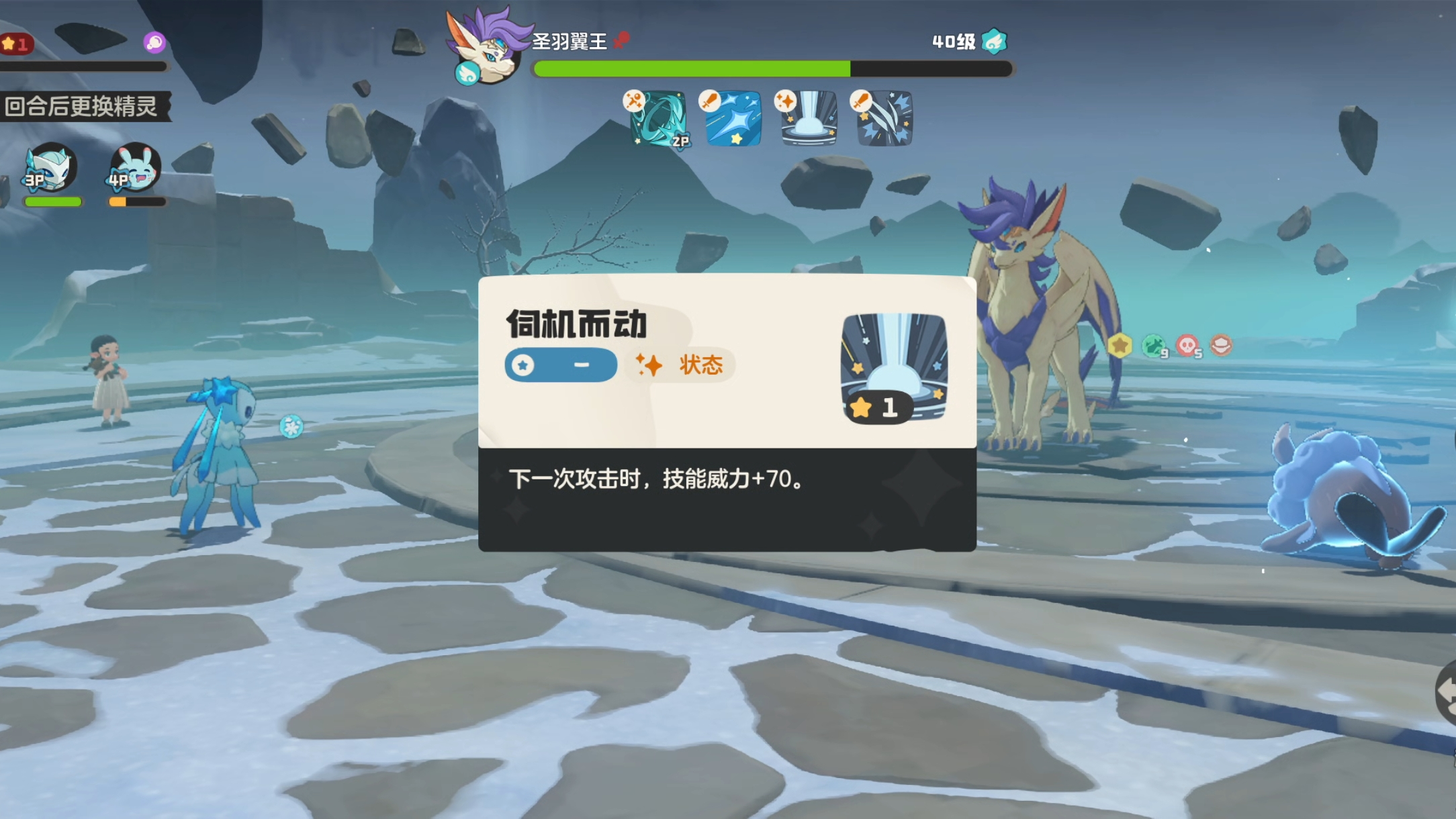
Task: Click the purple bubble icon near the score
Action: click(155, 42)
